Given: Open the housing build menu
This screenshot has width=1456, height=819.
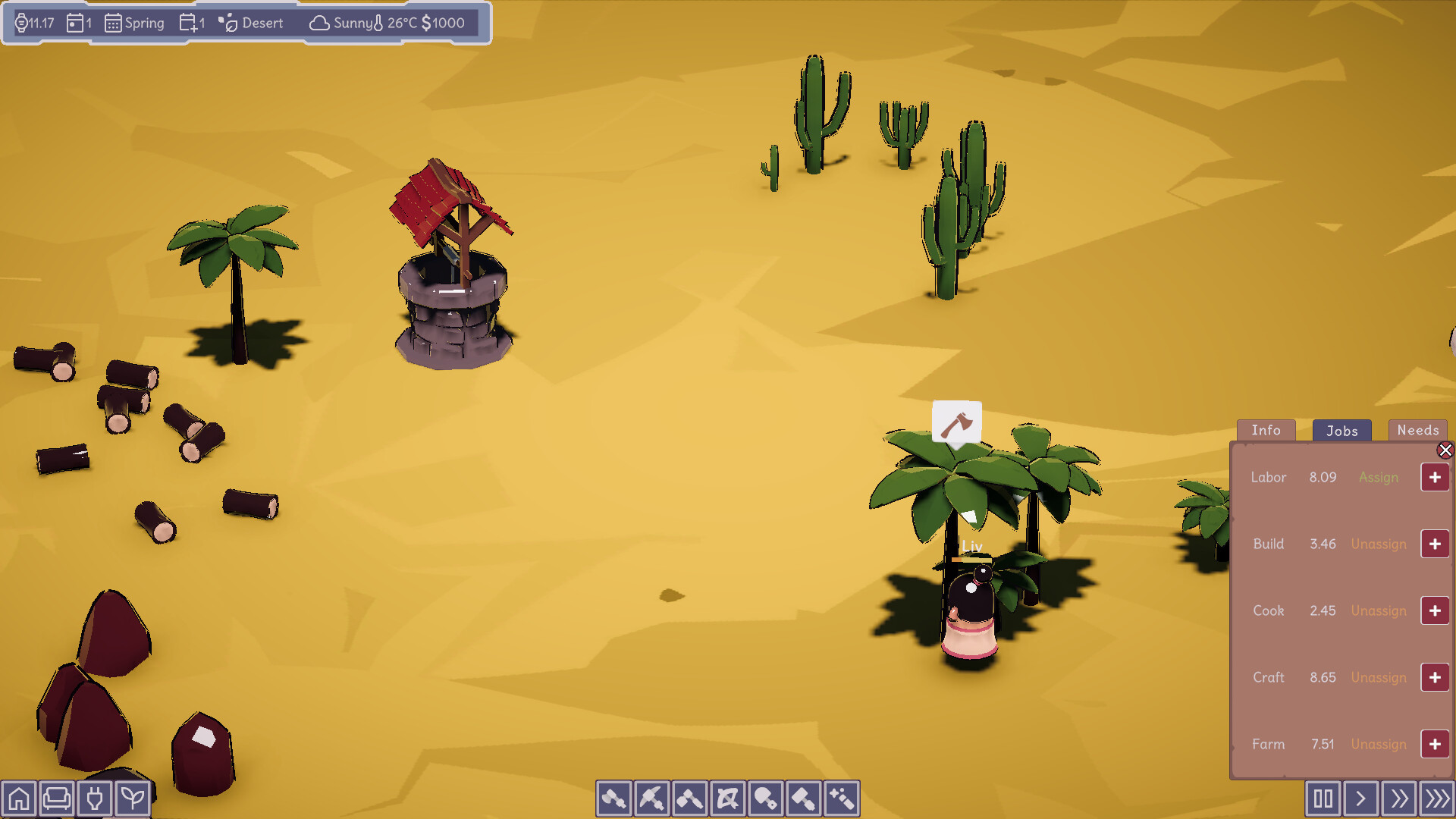Looking at the screenshot, I should 19,798.
